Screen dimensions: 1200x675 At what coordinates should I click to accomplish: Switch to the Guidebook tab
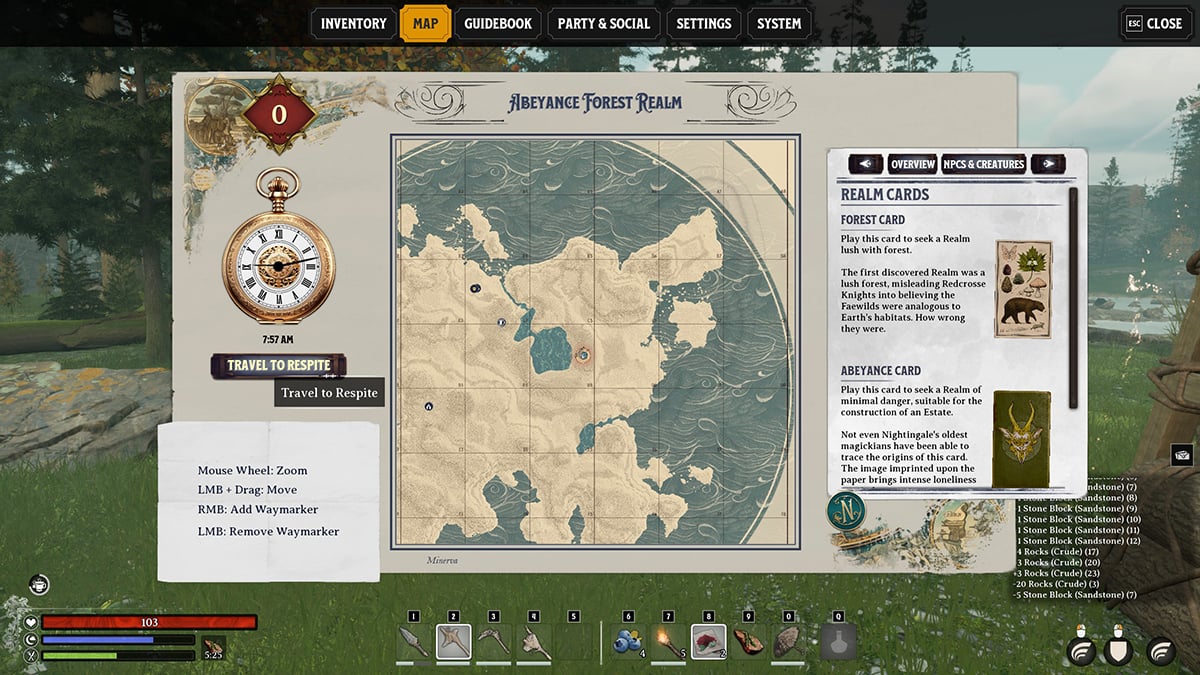498,23
